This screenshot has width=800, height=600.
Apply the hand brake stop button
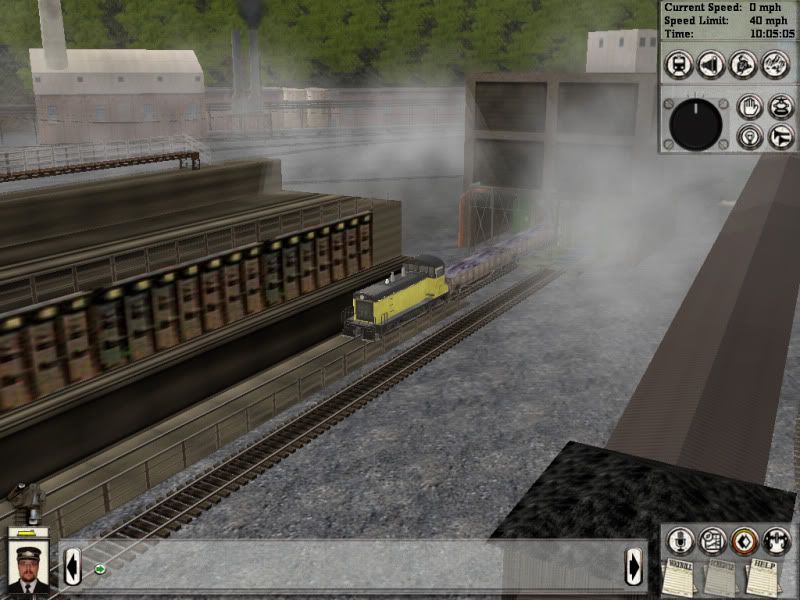pyautogui.click(x=750, y=105)
